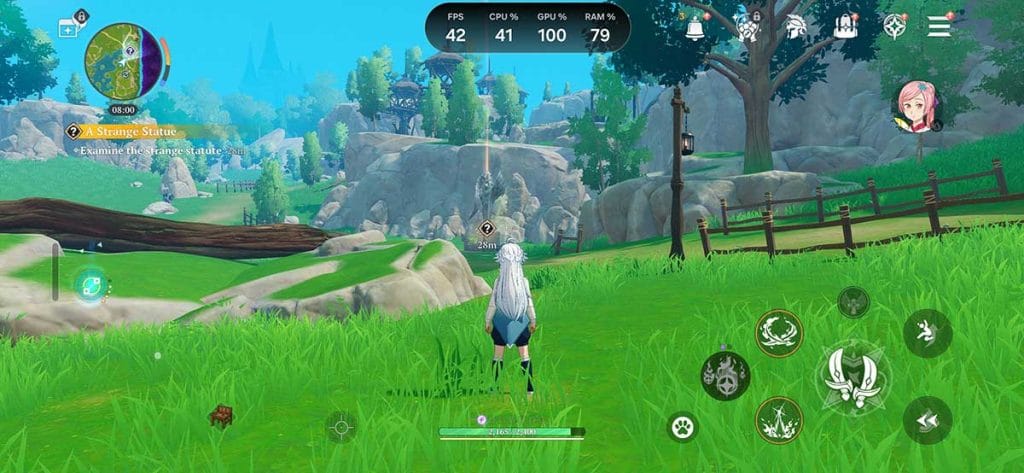Image resolution: width=1024 pixels, height=473 pixels.
Task: Open the compass star icon
Action: click(893, 27)
